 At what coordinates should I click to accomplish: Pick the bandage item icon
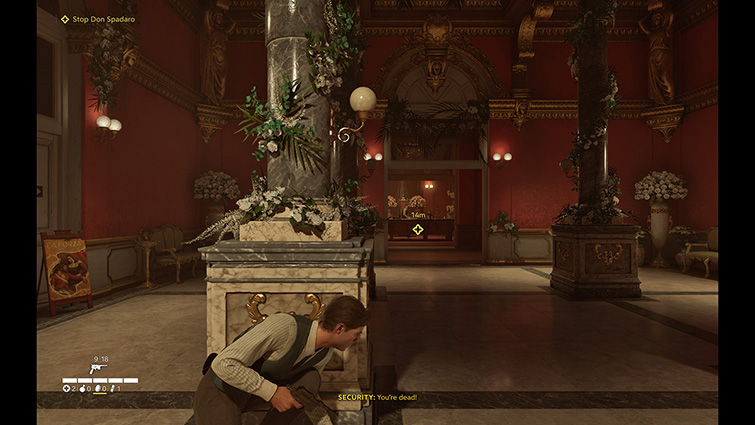112,389
